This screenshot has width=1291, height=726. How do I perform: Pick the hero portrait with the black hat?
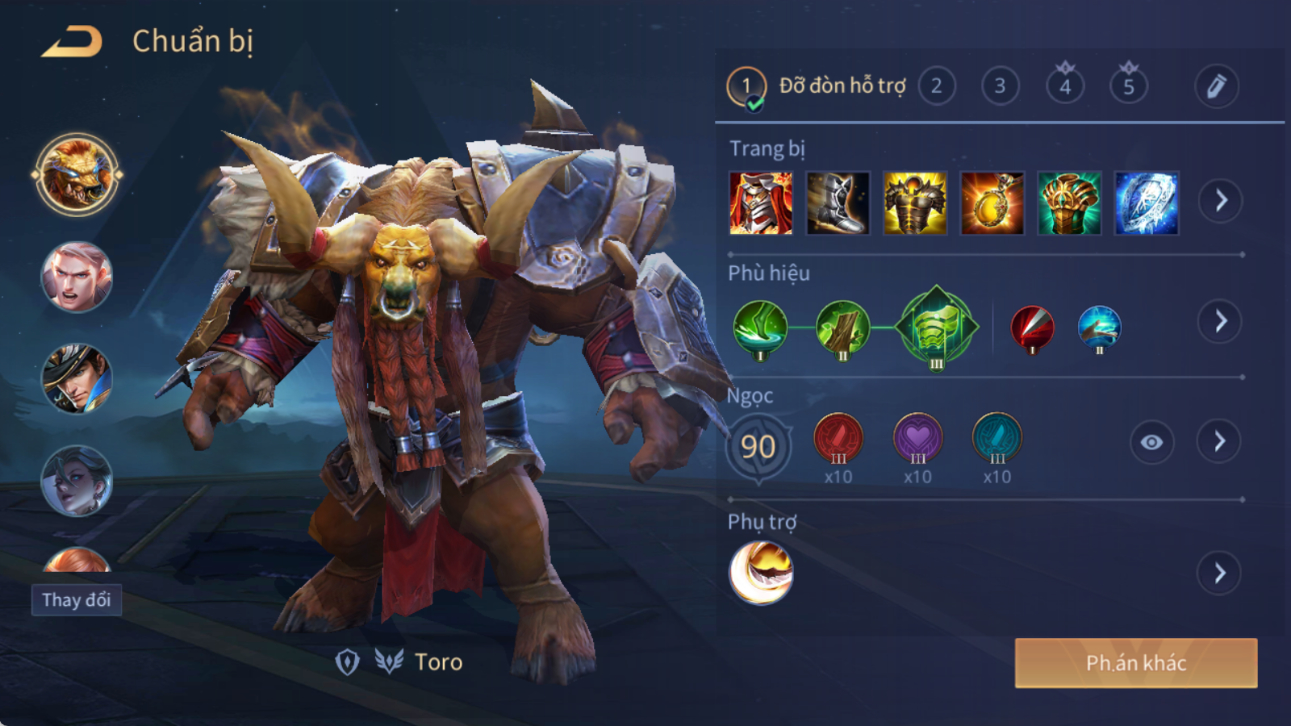(x=76, y=379)
